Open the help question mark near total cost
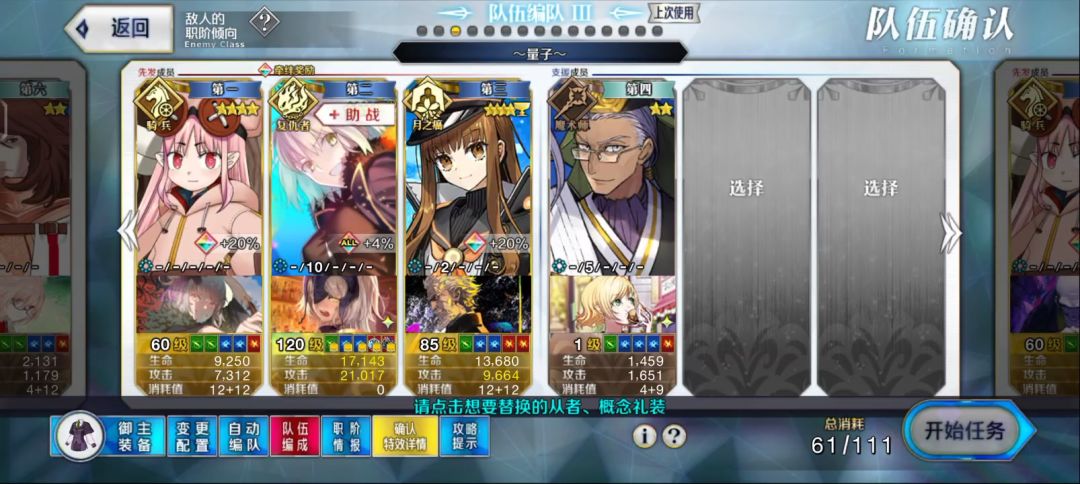Screen dimensions: 1080x484 675,436
